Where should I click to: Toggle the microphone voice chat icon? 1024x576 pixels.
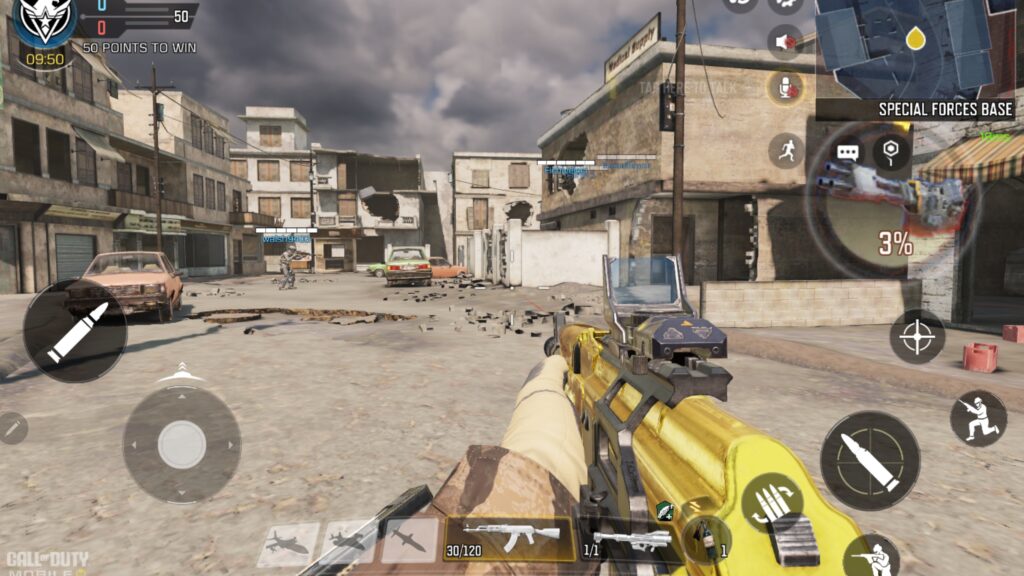785,88
